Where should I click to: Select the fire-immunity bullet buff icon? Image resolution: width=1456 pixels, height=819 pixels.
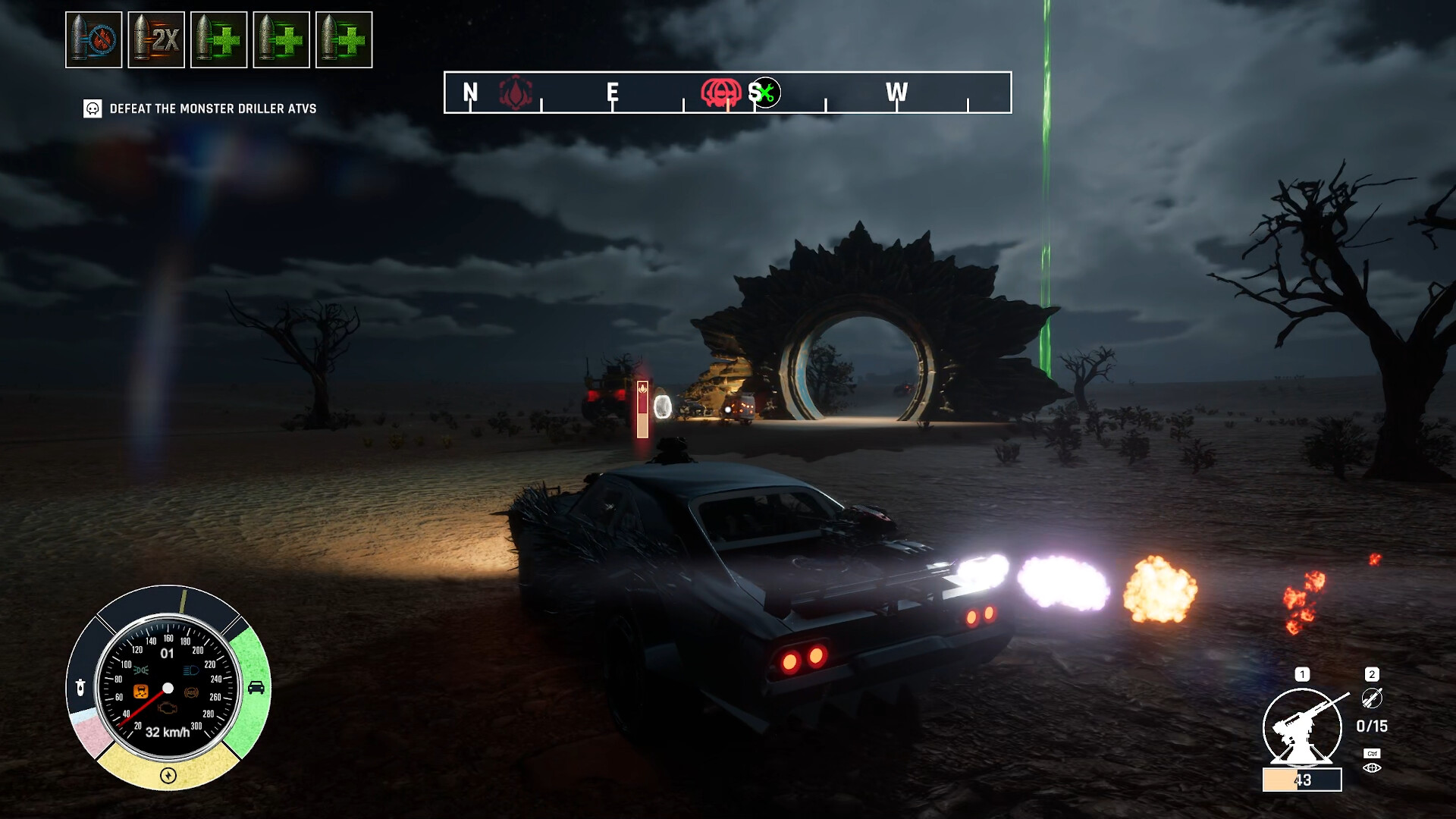click(94, 40)
